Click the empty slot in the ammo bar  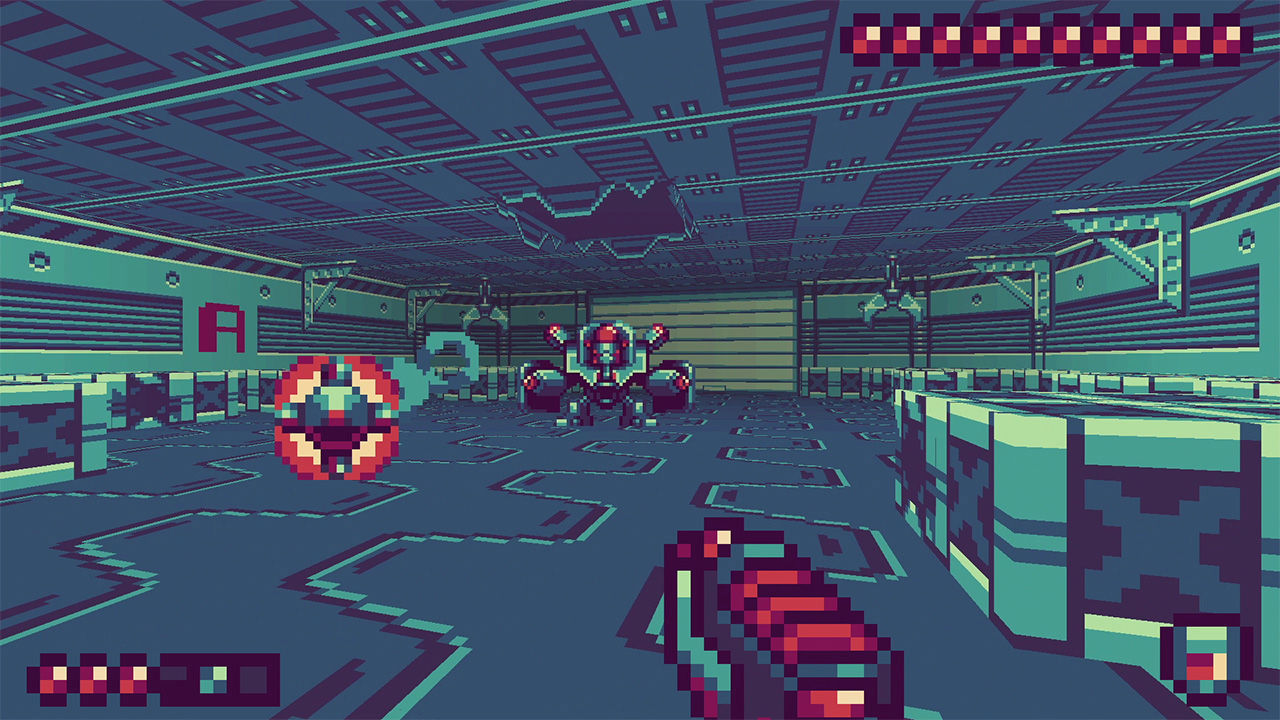(252, 677)
